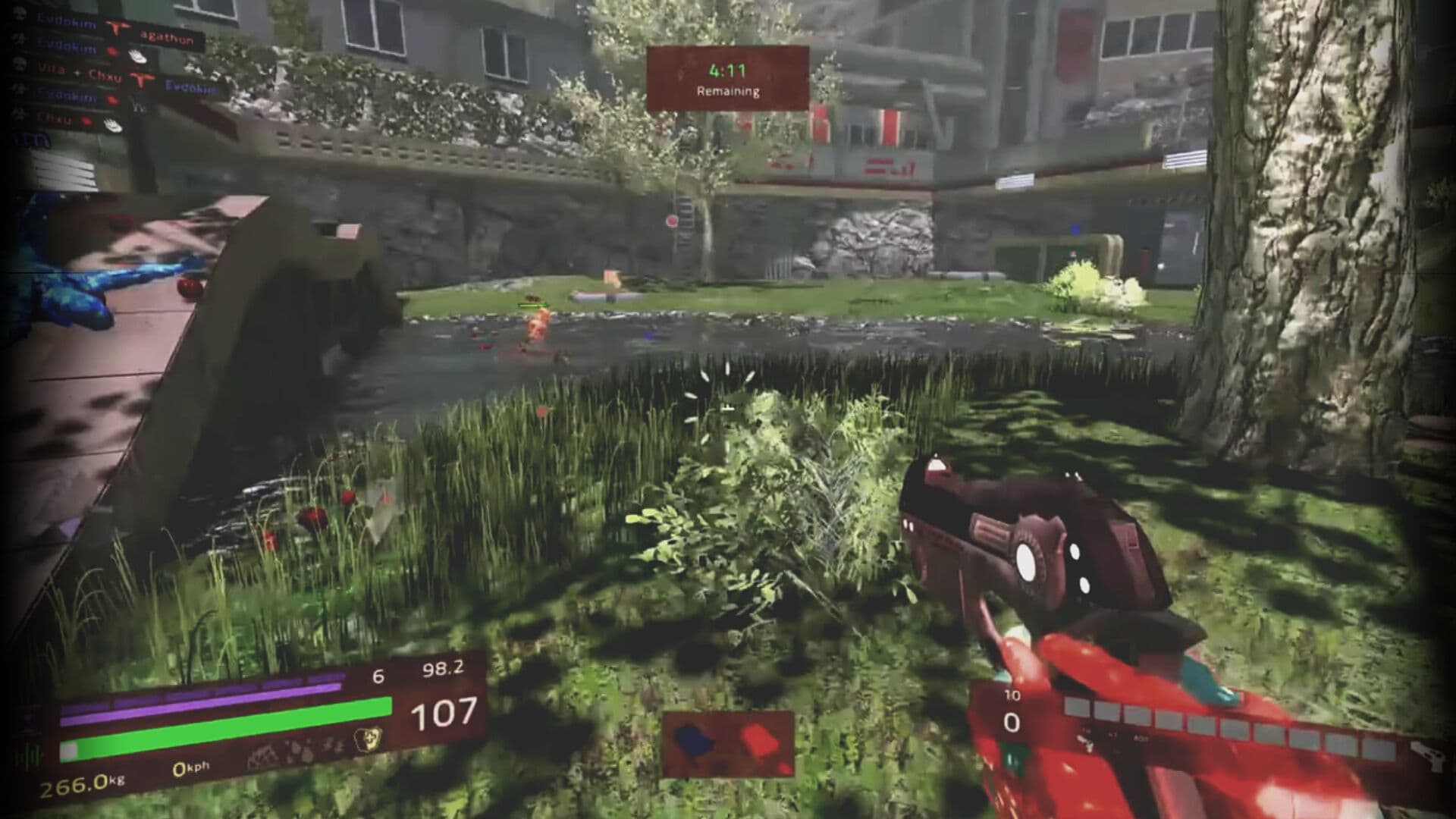Select the Chxu killfeed entry

53,119
